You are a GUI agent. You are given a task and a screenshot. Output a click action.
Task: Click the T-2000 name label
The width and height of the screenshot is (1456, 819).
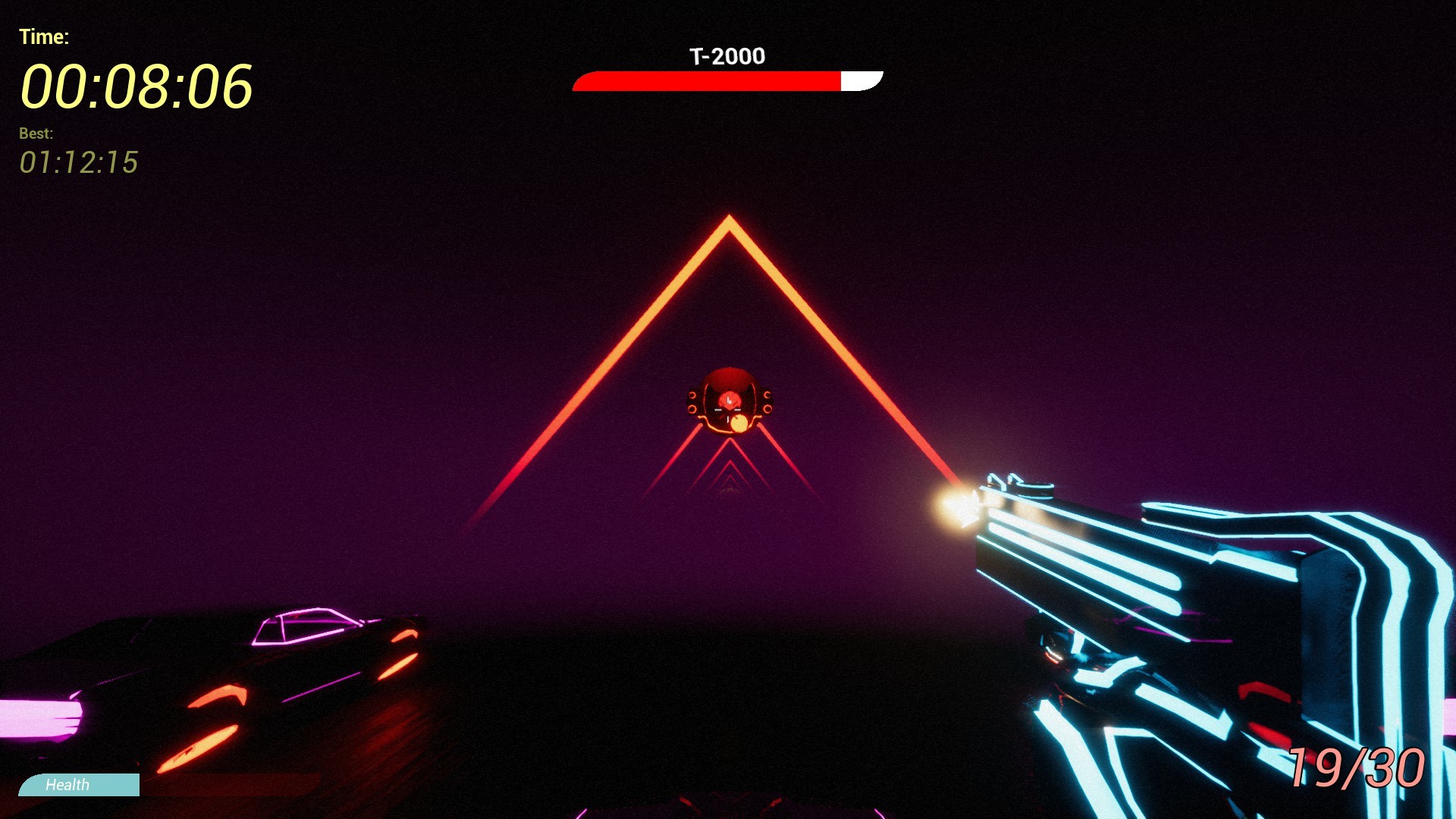pyautogui.click(x=727, y=56)
